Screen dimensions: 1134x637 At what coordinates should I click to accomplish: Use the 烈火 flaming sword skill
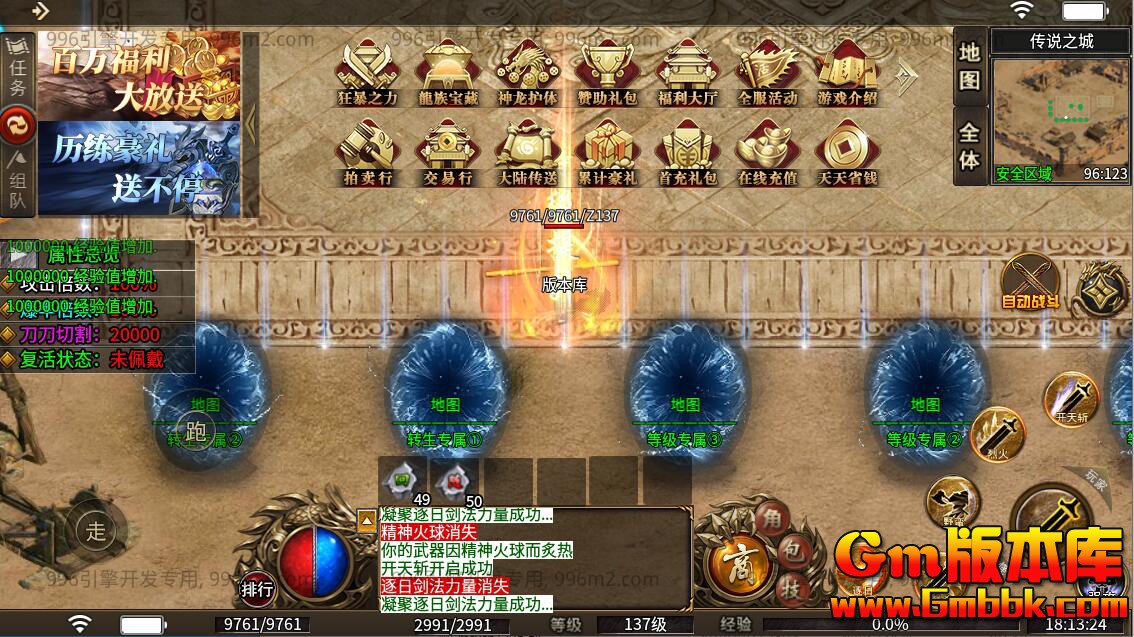tap(997, 433)
